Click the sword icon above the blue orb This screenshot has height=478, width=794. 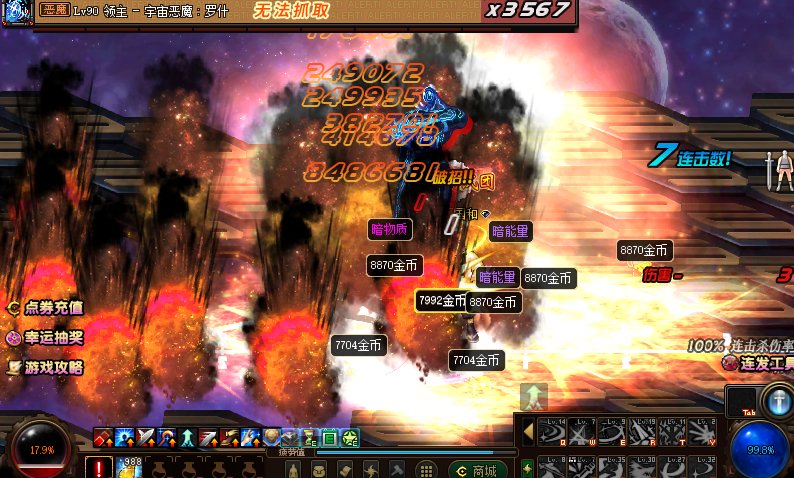click(776, 397)
